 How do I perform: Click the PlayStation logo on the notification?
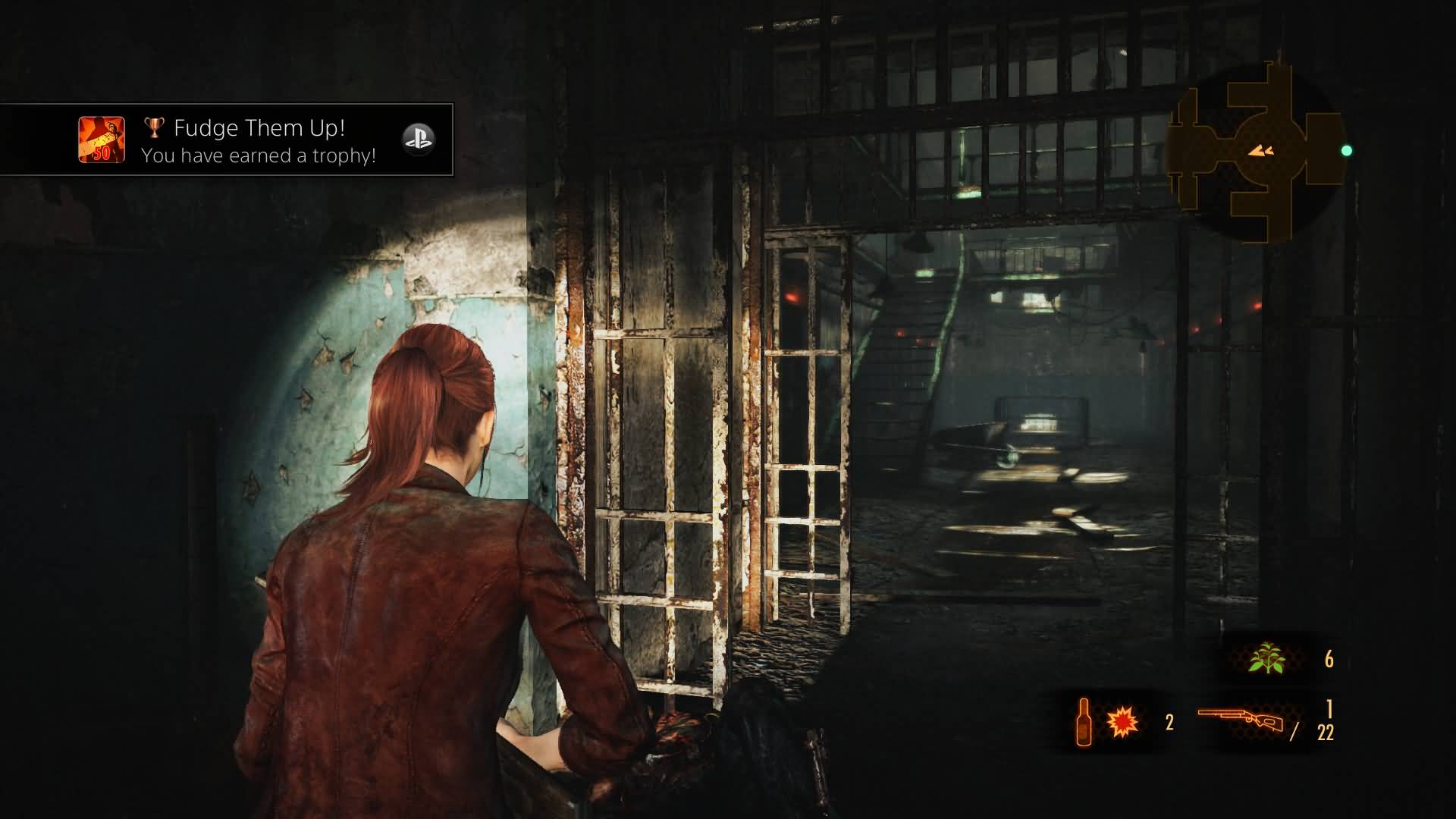tap(418, 140)
